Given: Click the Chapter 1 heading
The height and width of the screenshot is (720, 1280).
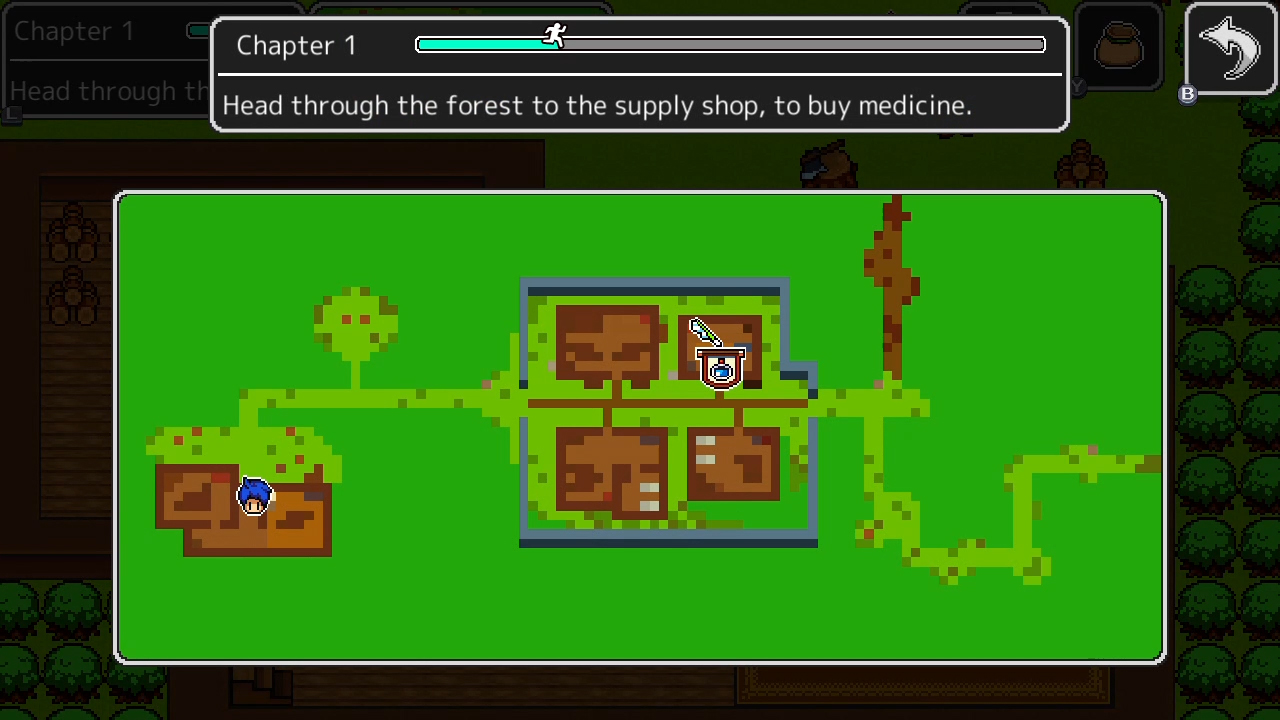Looking at the screenshot, I should click(296, 45).
